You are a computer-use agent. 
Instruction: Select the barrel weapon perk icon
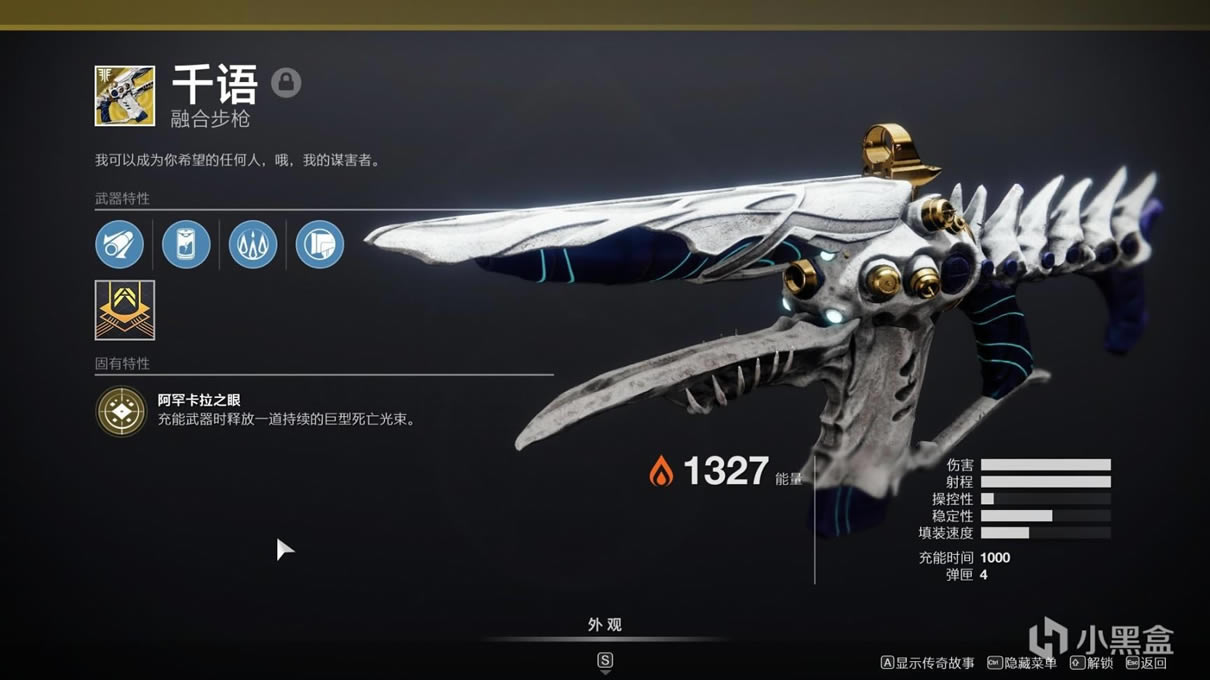(120, 244)
